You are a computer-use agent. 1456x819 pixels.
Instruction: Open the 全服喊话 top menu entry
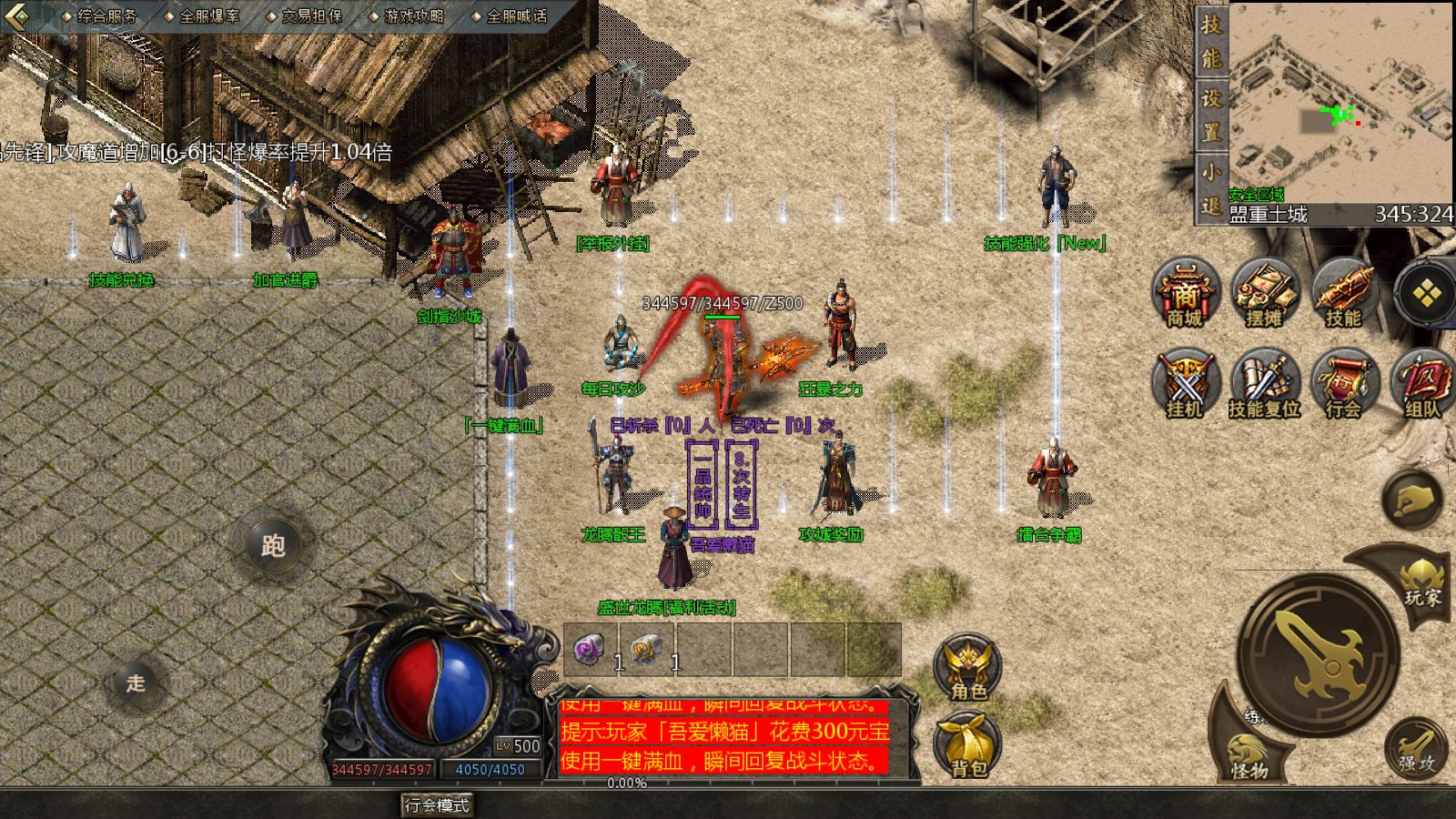(516, 15)
